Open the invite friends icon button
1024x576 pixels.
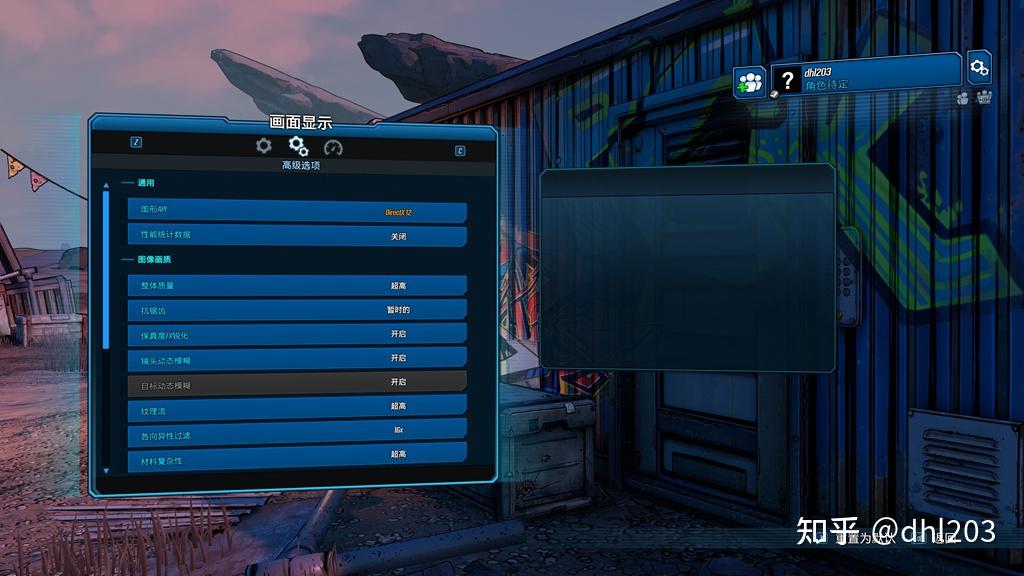point(749,82)
